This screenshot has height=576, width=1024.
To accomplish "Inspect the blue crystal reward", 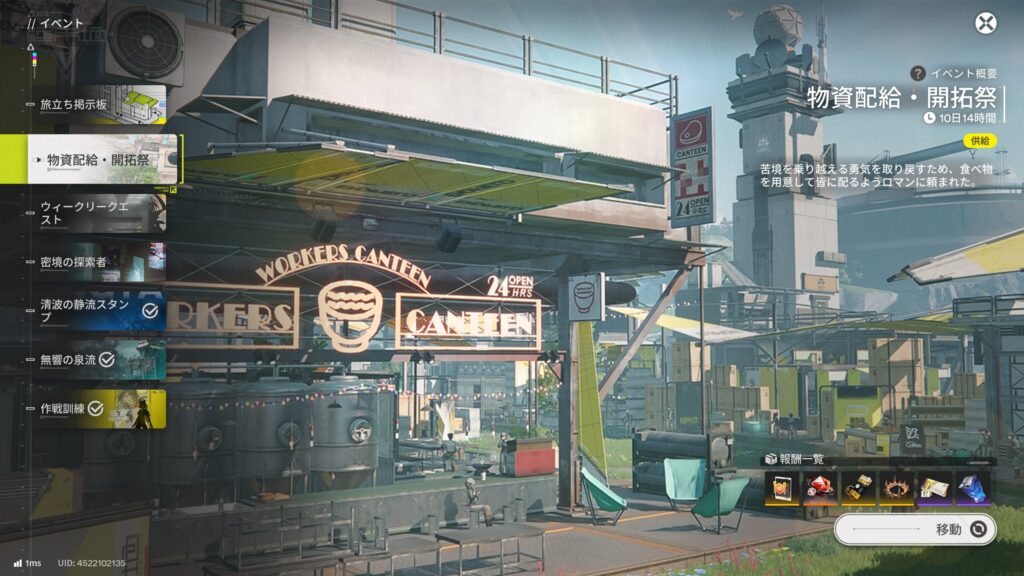I will click(972, 487).
